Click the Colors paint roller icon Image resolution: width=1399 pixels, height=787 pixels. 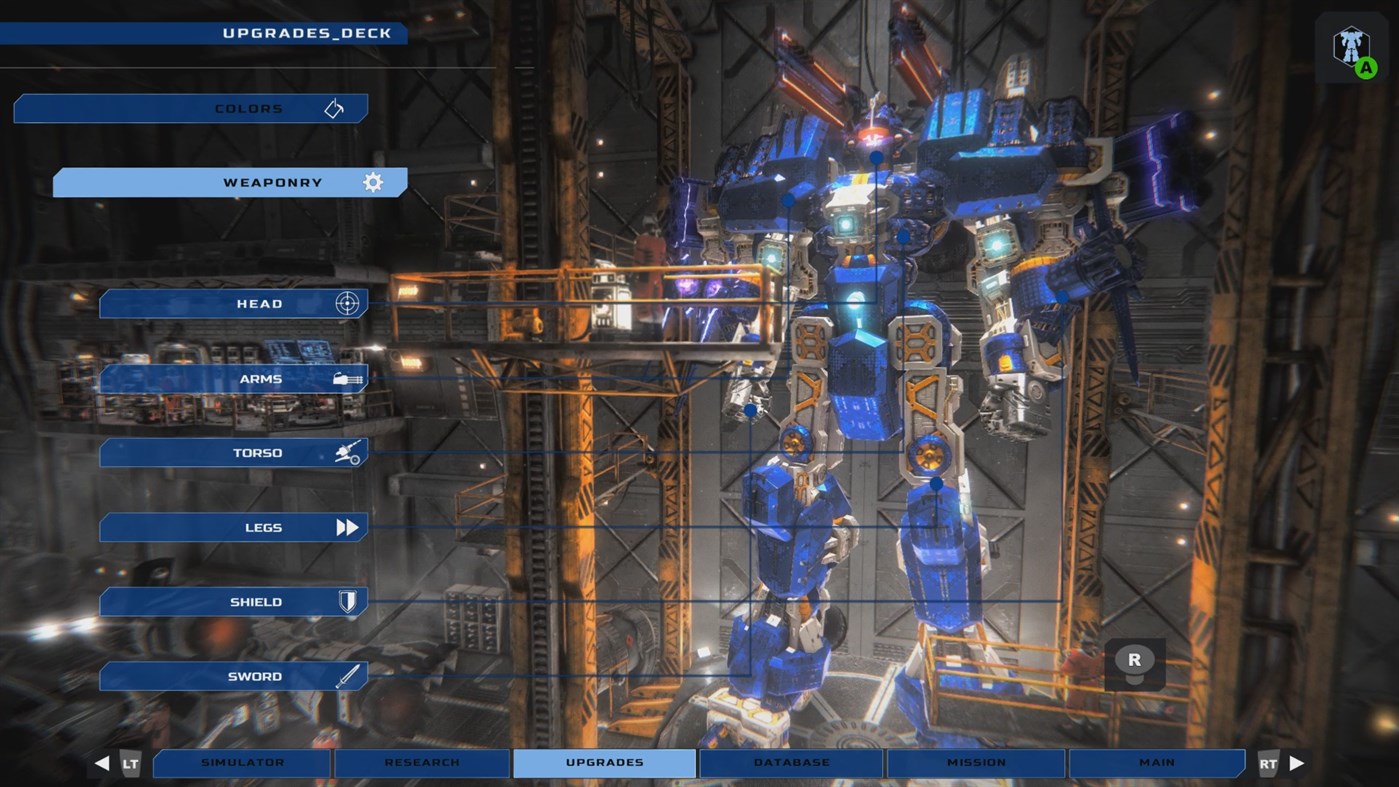(x=333, y=108)
